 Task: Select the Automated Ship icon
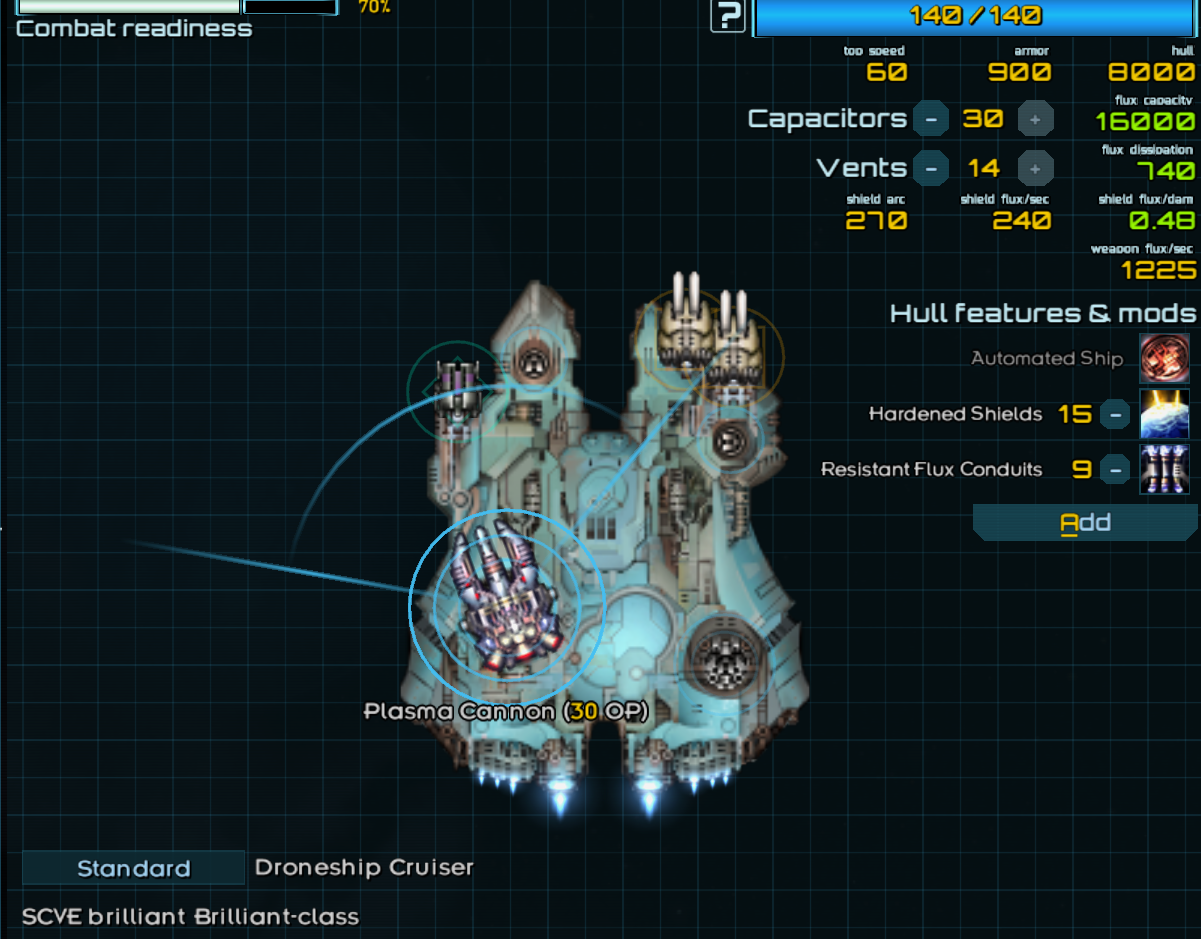point(1165,358)
